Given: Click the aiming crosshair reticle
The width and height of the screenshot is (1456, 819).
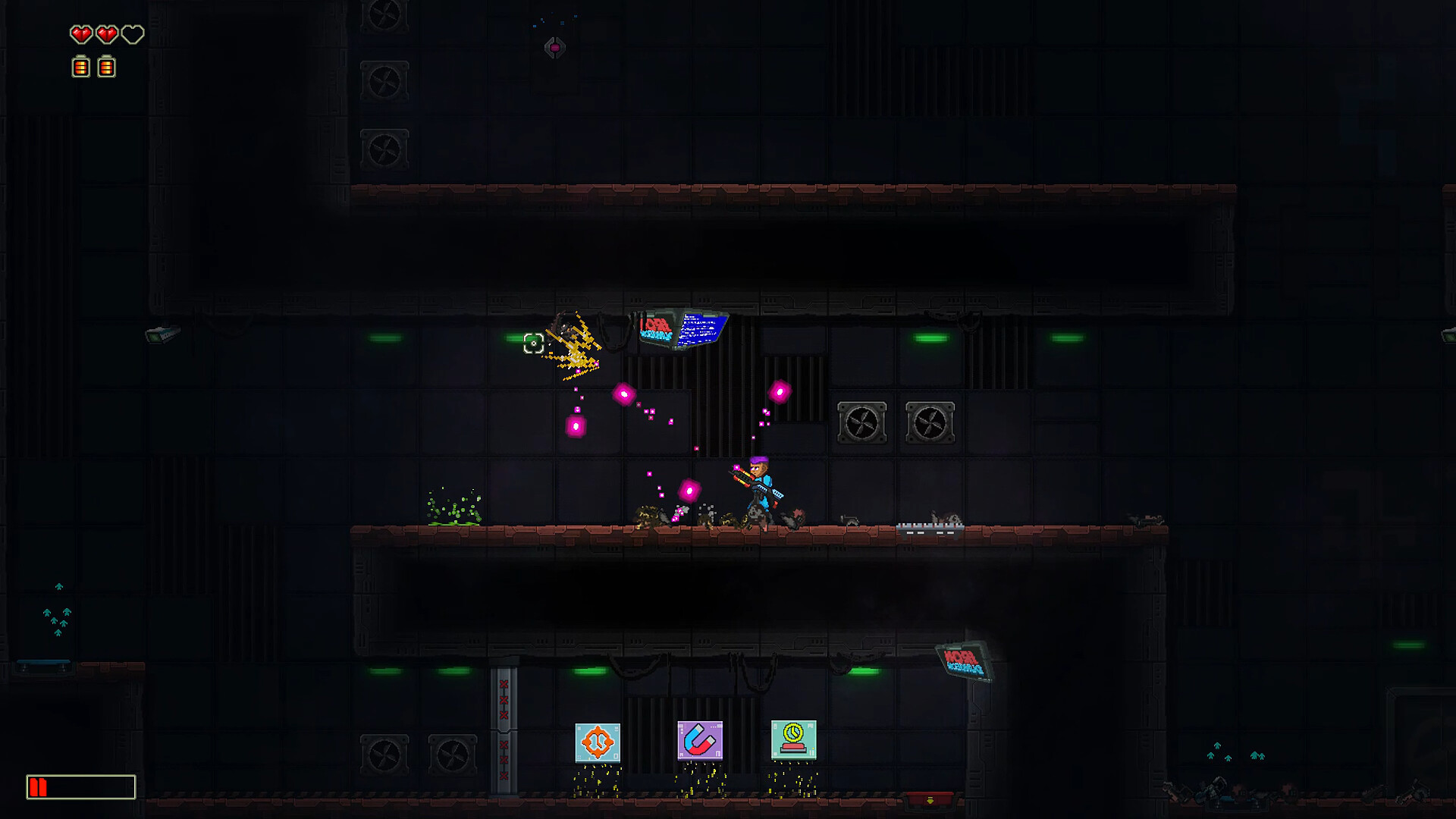Looking at the screenshot, I should [x=535, y=343].
